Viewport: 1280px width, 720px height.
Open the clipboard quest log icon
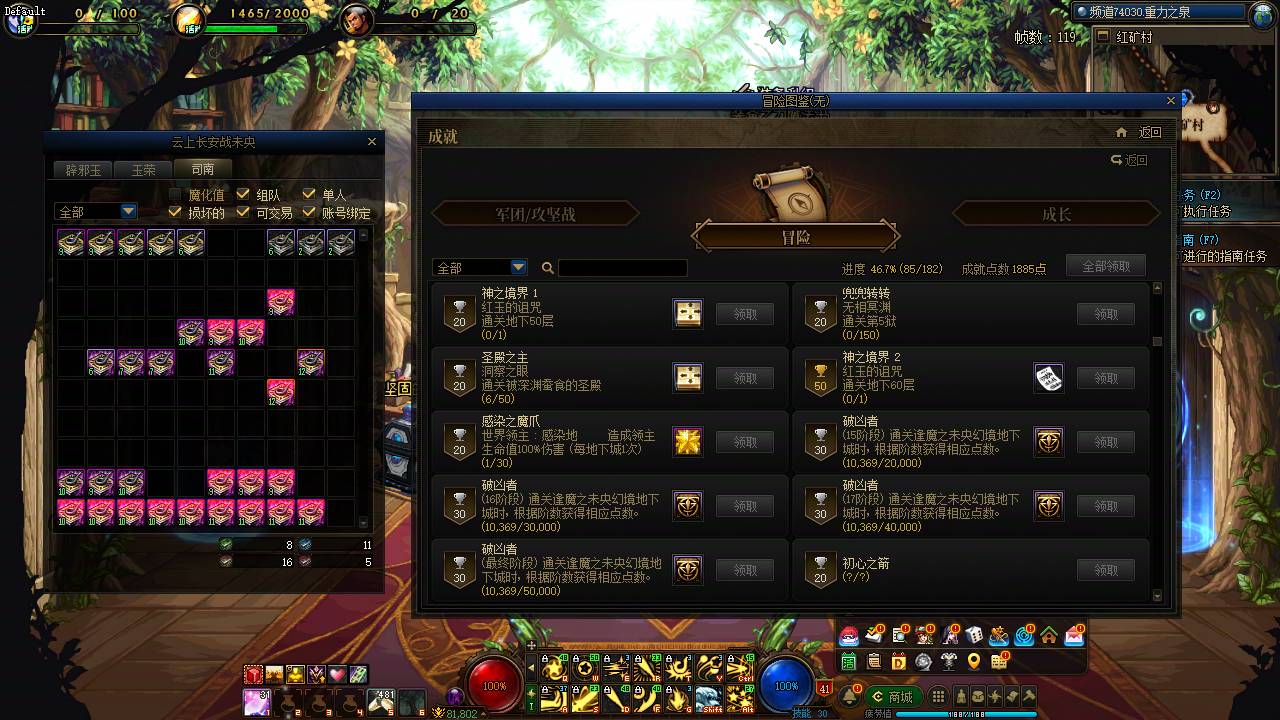pos(875,661)
